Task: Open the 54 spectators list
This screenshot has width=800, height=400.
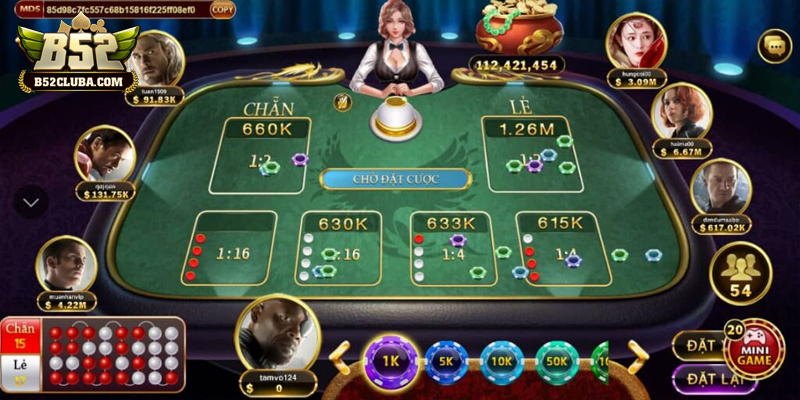Action: click(x=740, y=274)
